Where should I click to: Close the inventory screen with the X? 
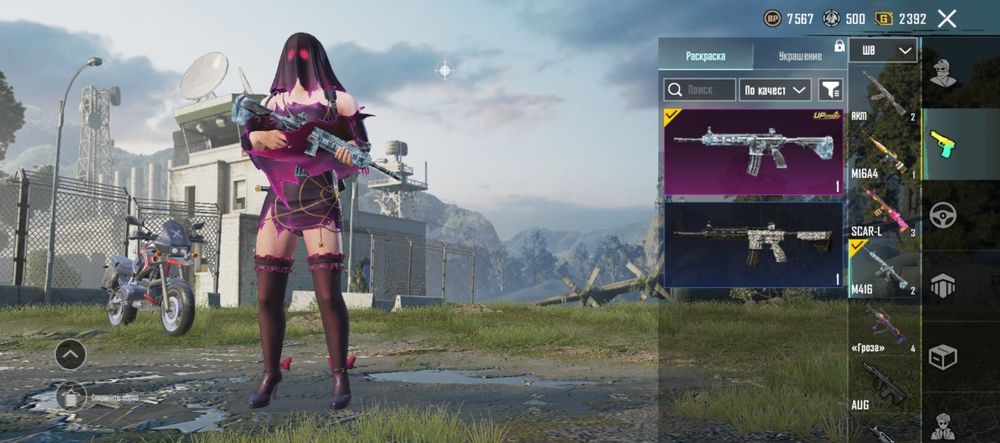tap(947, 18)
